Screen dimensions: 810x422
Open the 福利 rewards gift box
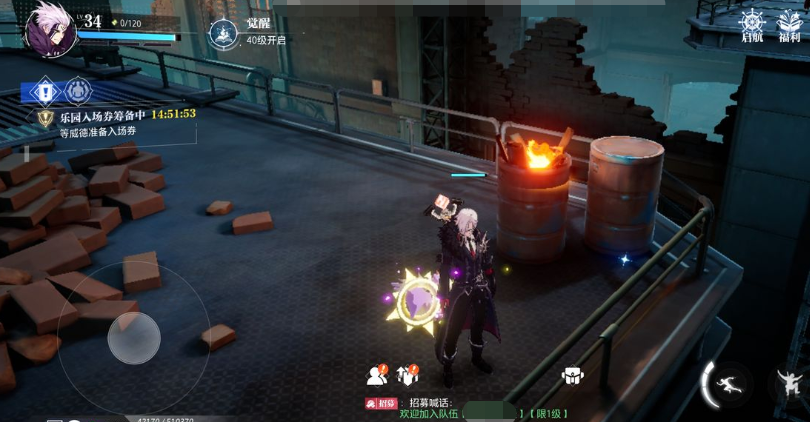click(x=789, y=24)
